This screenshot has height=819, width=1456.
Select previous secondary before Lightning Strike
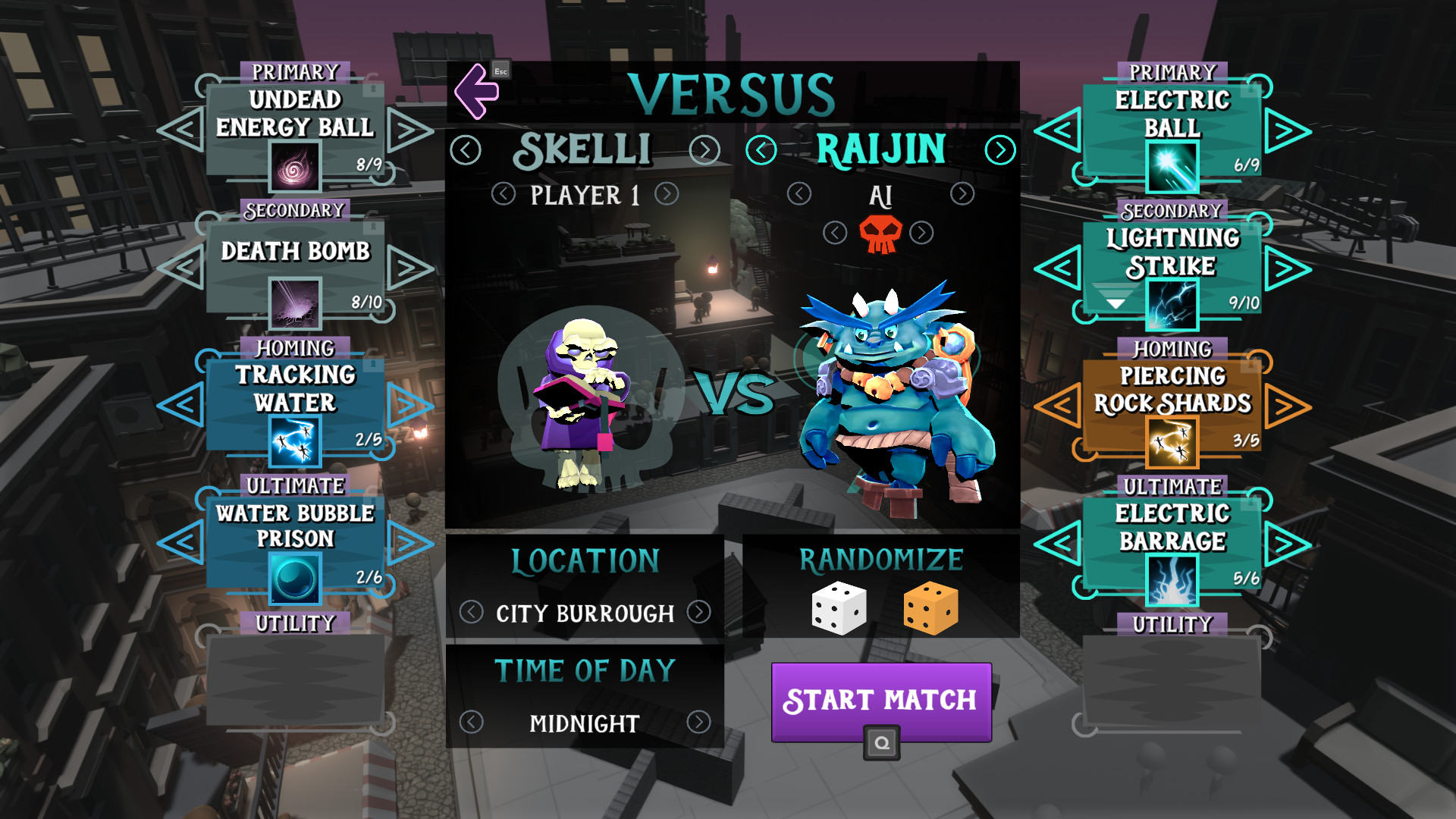(1059, 268)
